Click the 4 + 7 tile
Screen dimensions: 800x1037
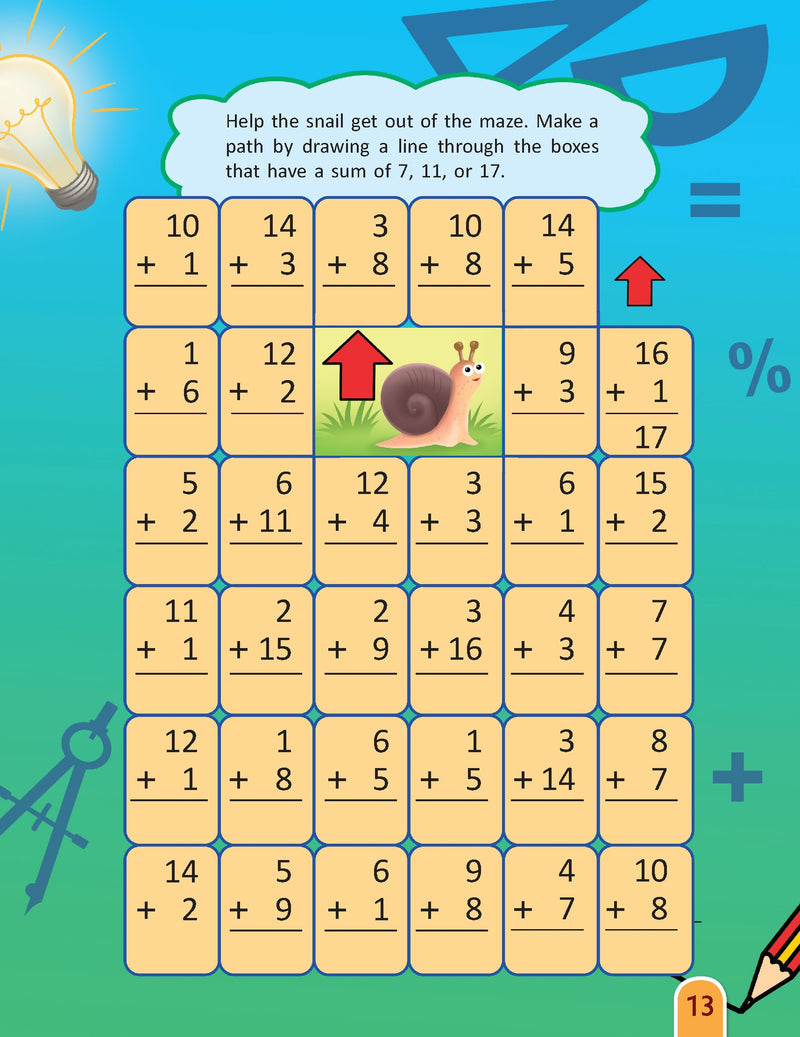coord(551,909)
